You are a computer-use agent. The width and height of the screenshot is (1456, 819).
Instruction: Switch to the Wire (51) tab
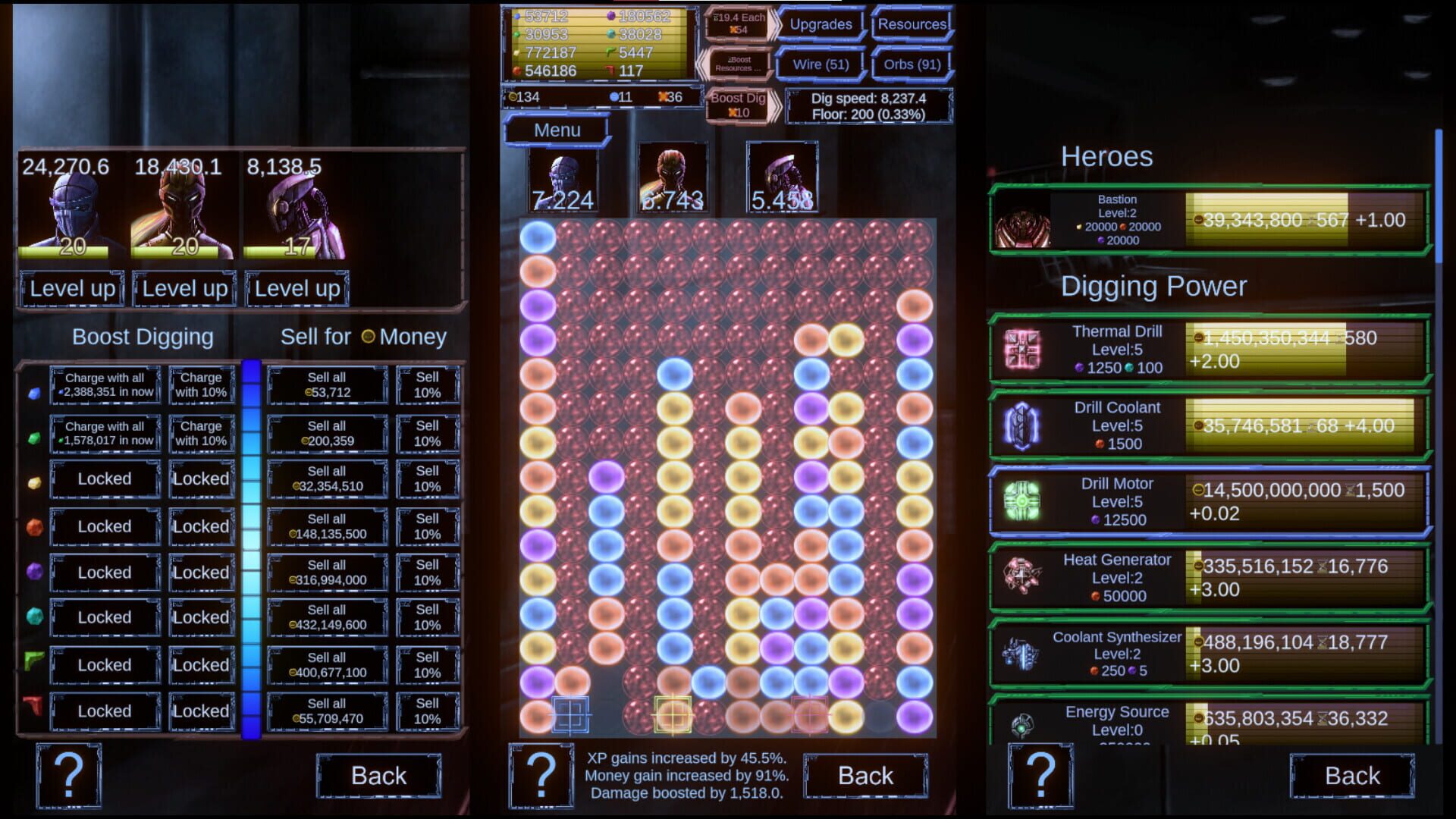click(821, 64)
